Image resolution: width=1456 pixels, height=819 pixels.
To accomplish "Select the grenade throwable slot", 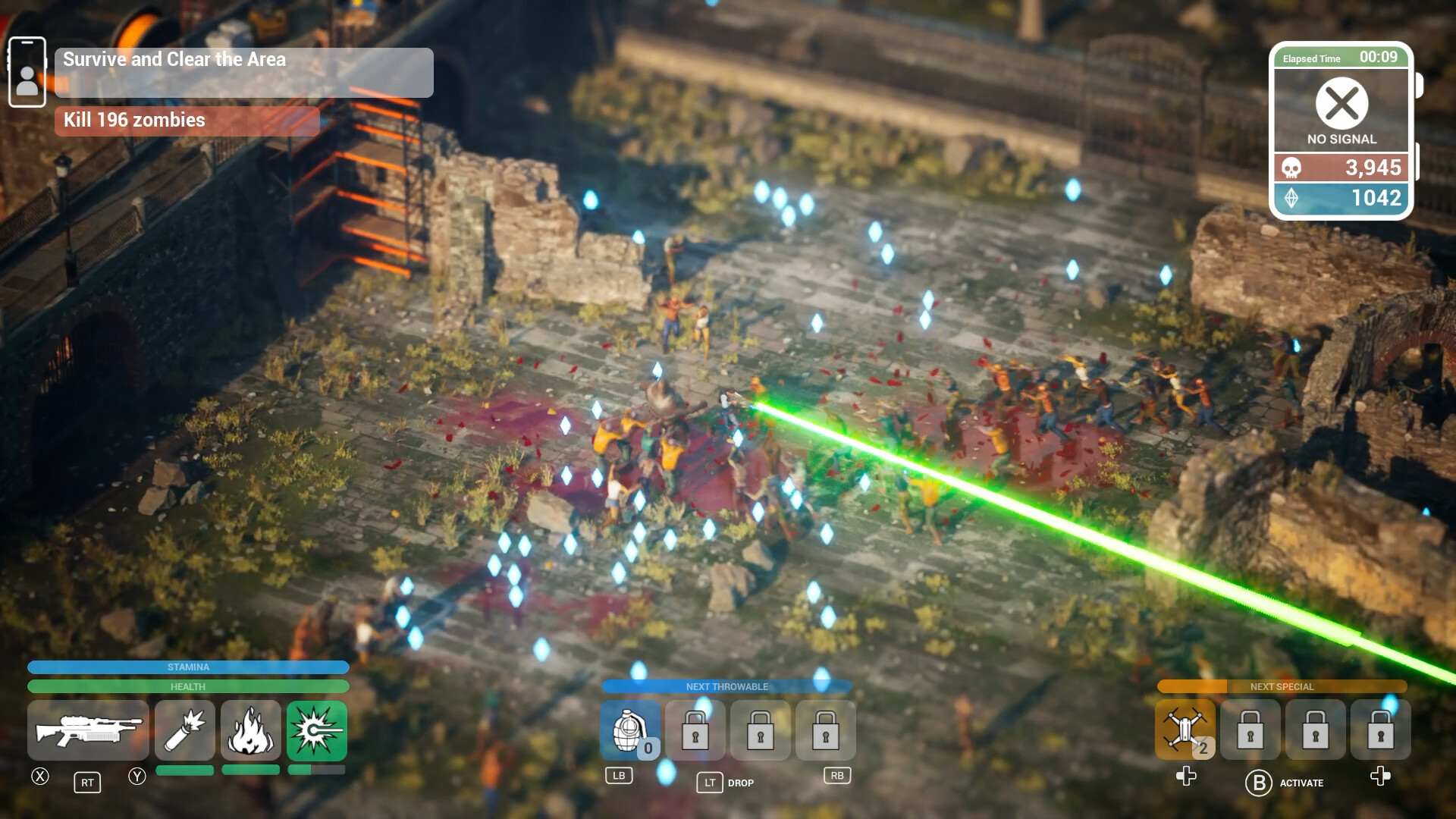I will 630,730.
